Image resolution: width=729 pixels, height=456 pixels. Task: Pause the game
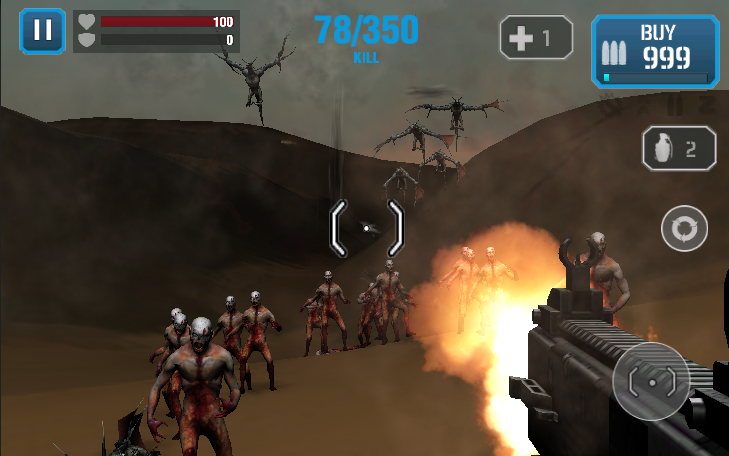42,30
